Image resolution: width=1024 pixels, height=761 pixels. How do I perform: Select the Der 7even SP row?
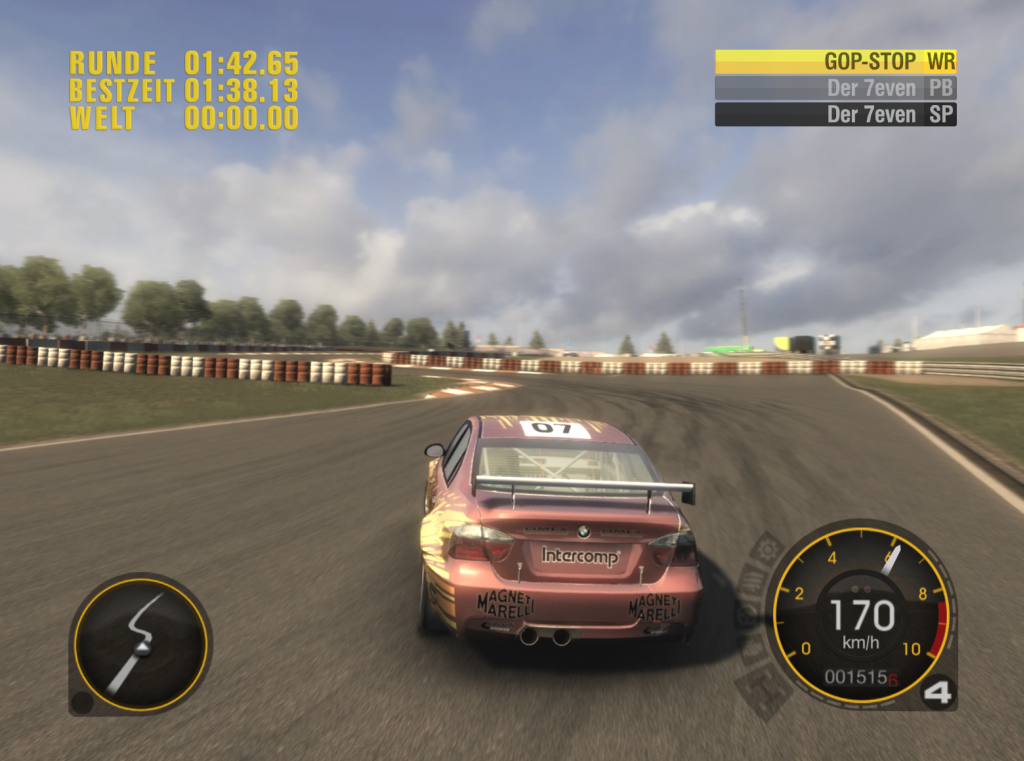[x=835, y=114]
